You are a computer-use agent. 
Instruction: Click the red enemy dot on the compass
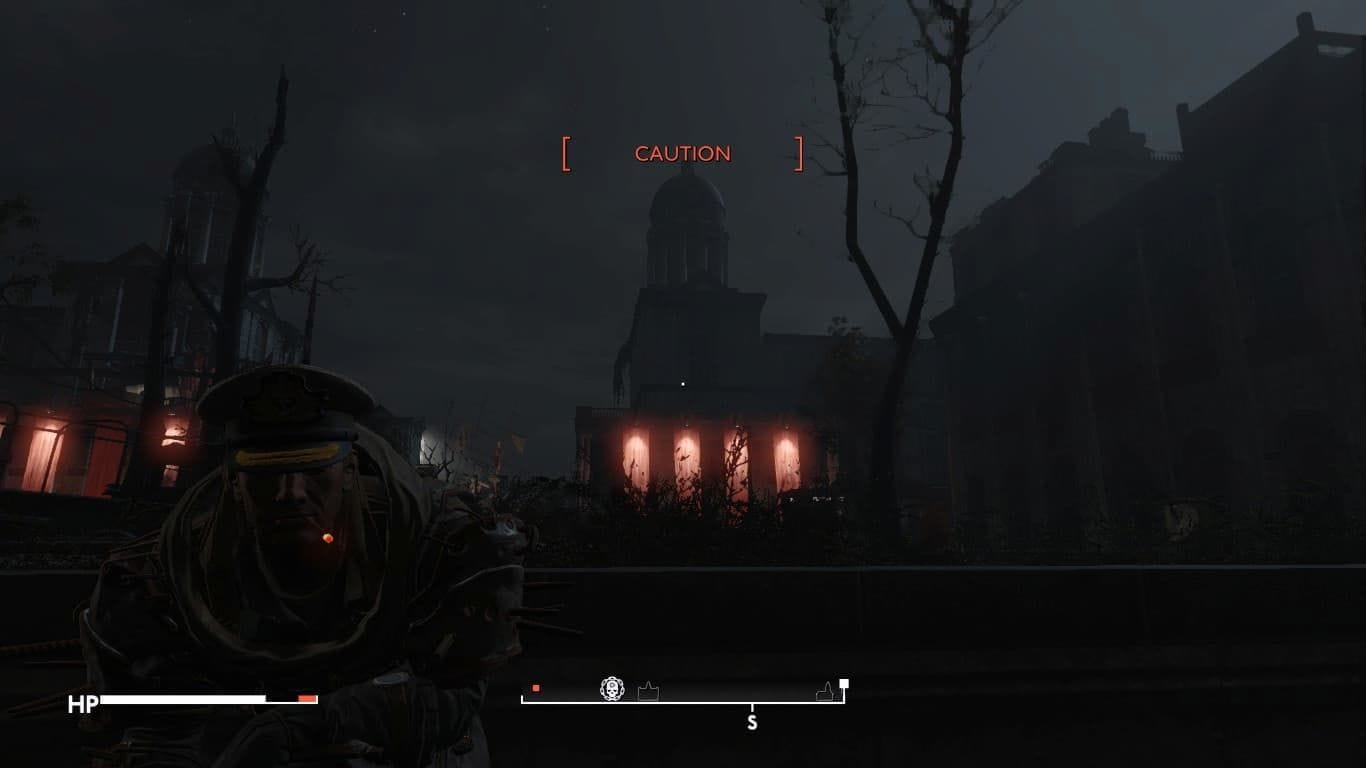point(535,689)
